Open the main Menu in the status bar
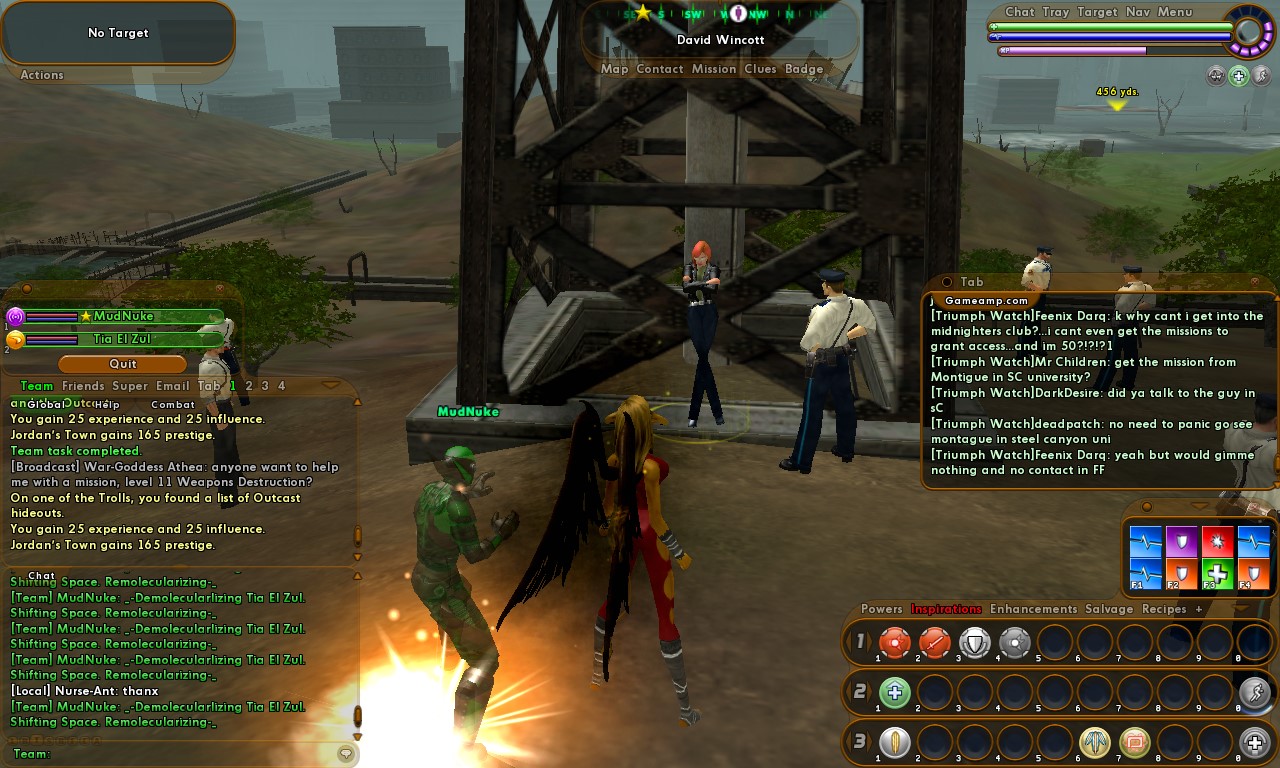This screenshot has width=1280, height=768. (x=1175, y=12)
